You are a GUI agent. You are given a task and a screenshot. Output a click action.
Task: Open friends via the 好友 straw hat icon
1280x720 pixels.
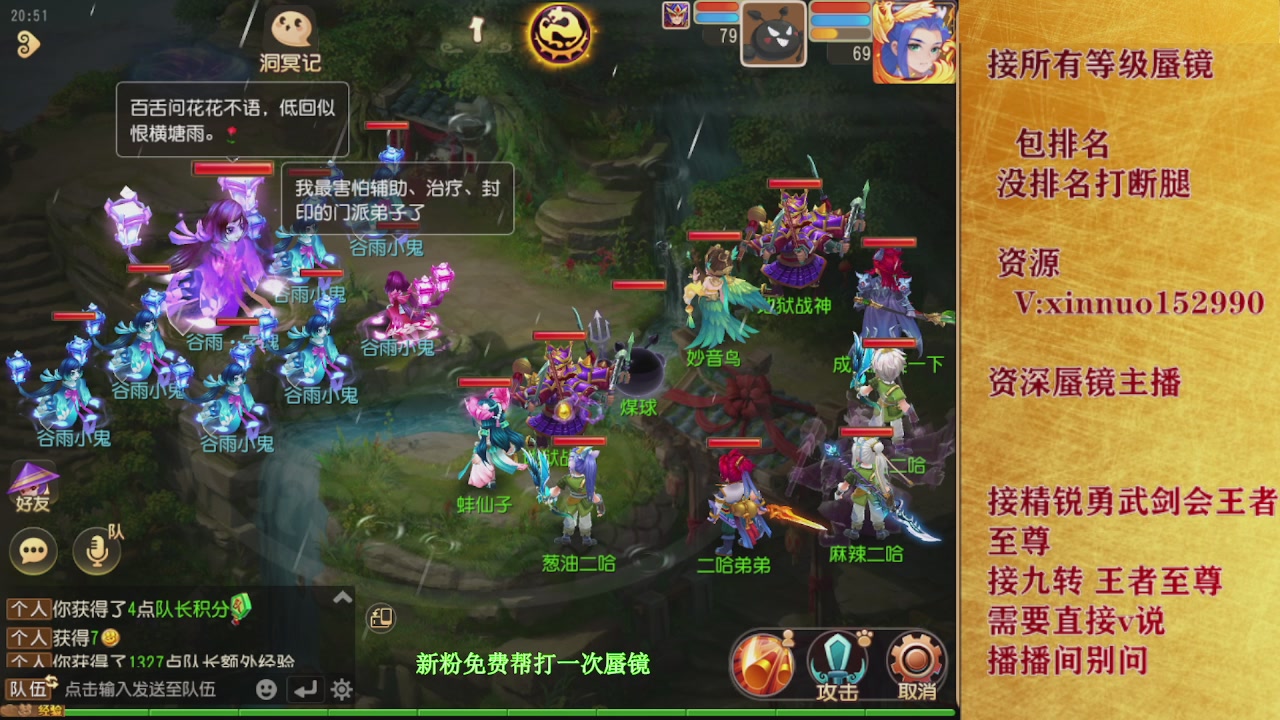pyautogui.click(x=33, y=477)
